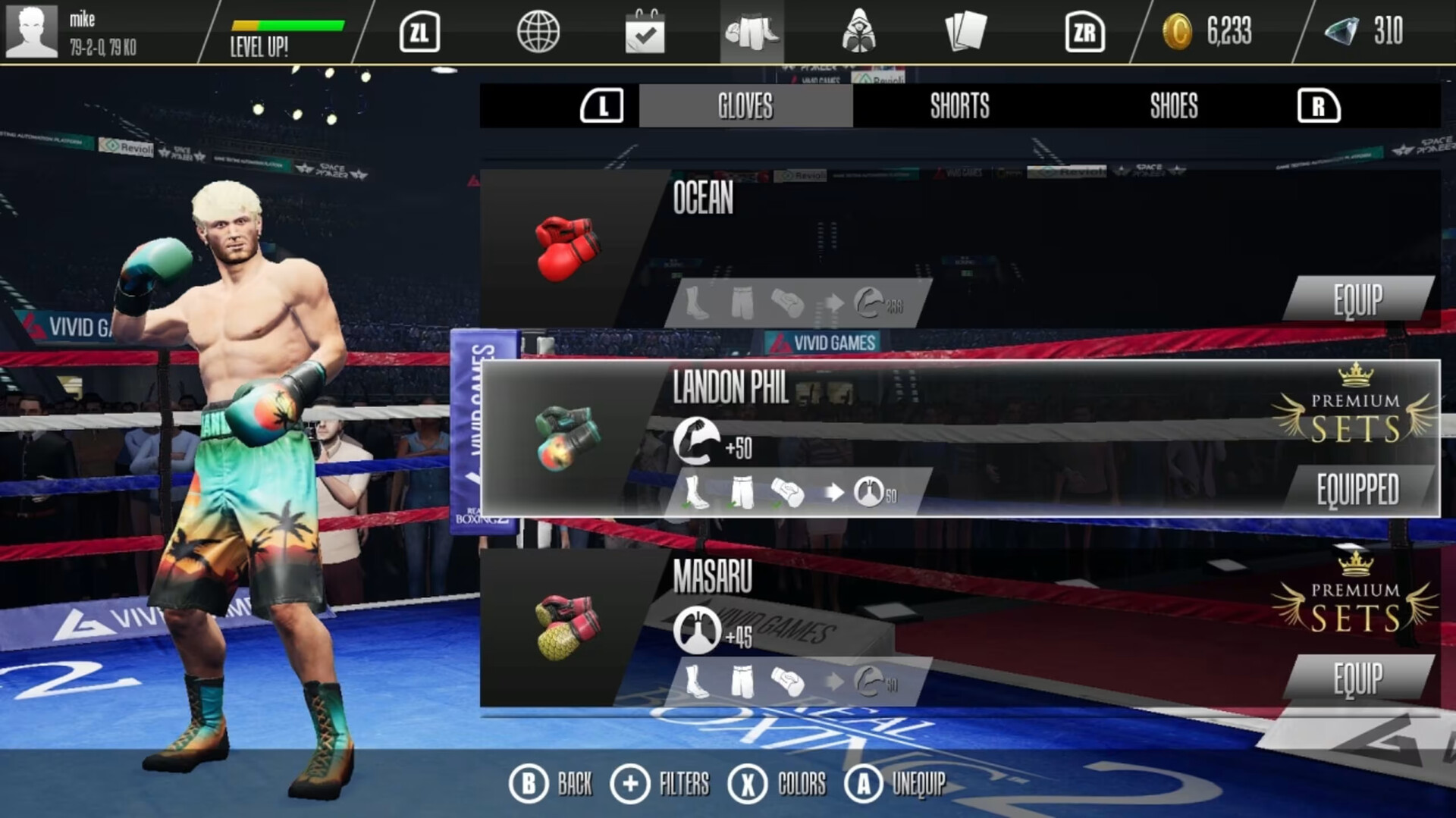Toggle equipment filters with the plus button

632,785
